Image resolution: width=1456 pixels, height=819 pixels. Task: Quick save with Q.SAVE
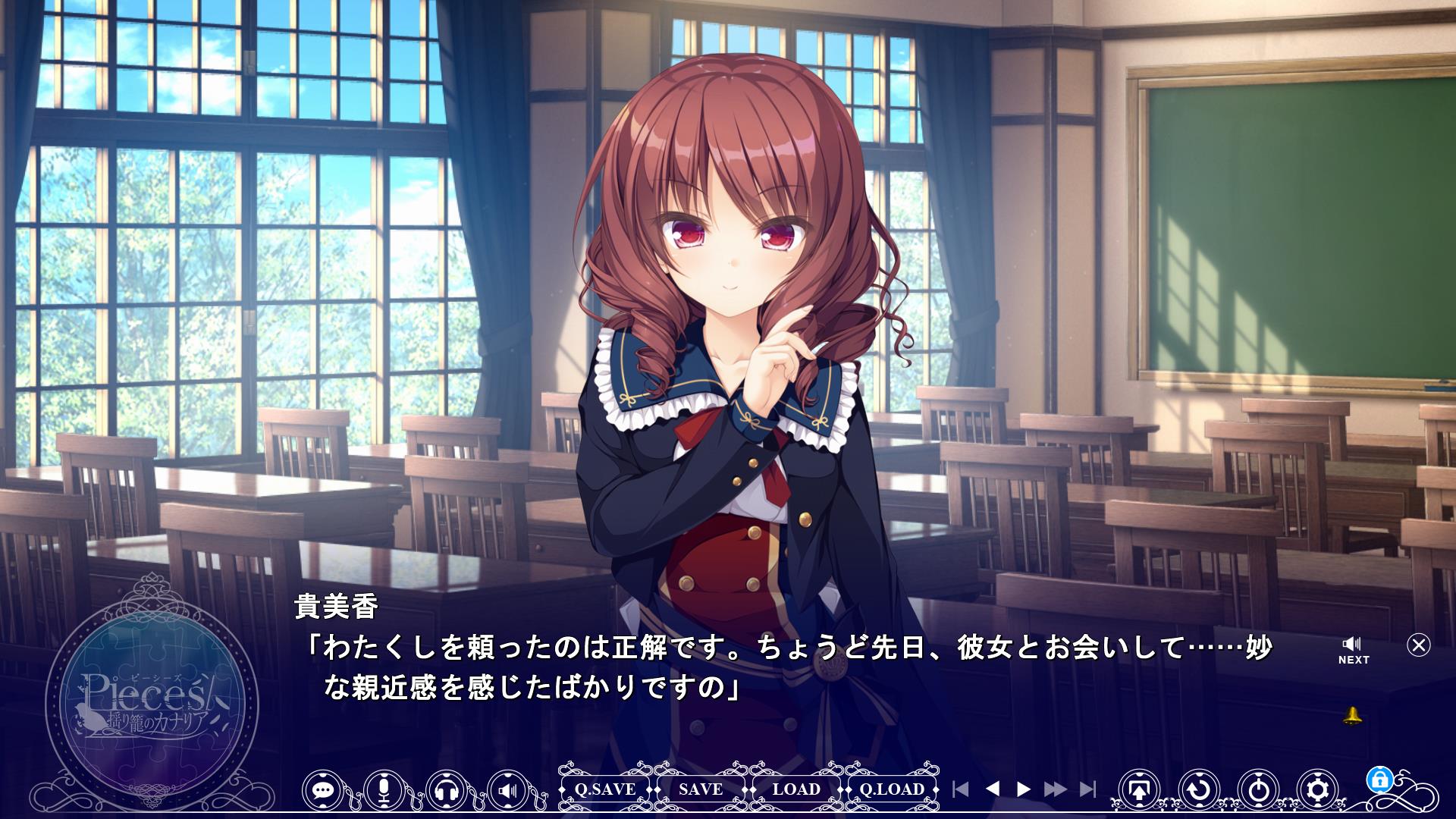click(605, 789)
